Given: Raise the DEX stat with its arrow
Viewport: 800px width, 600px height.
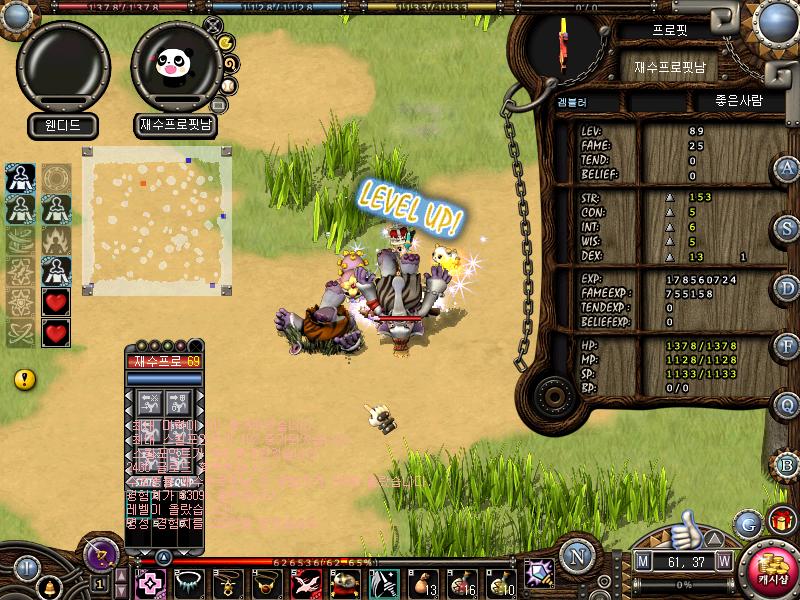Looking at the screenshot, I should click(x=670, y=257).
